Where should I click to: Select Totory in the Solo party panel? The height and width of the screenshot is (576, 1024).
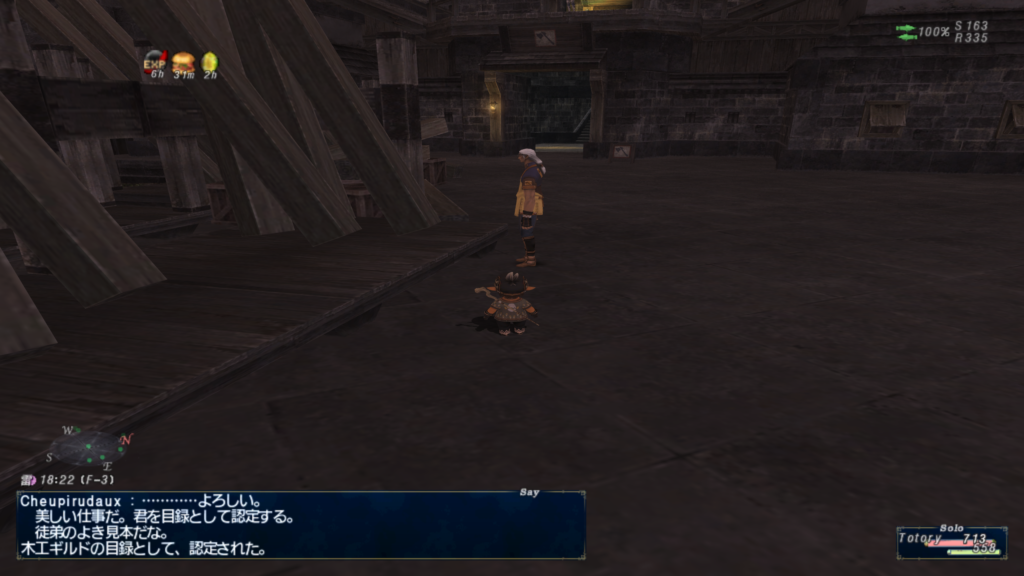click(950, 542)
